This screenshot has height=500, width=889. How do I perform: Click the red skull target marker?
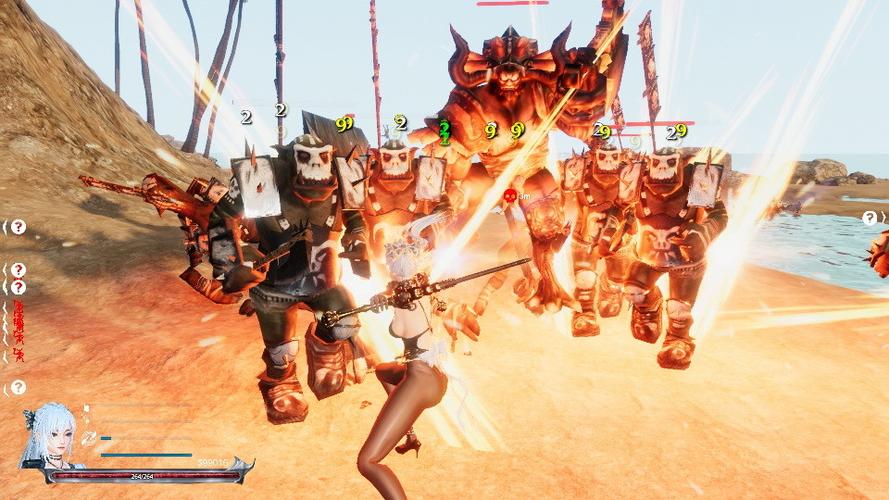pos(509,196)
